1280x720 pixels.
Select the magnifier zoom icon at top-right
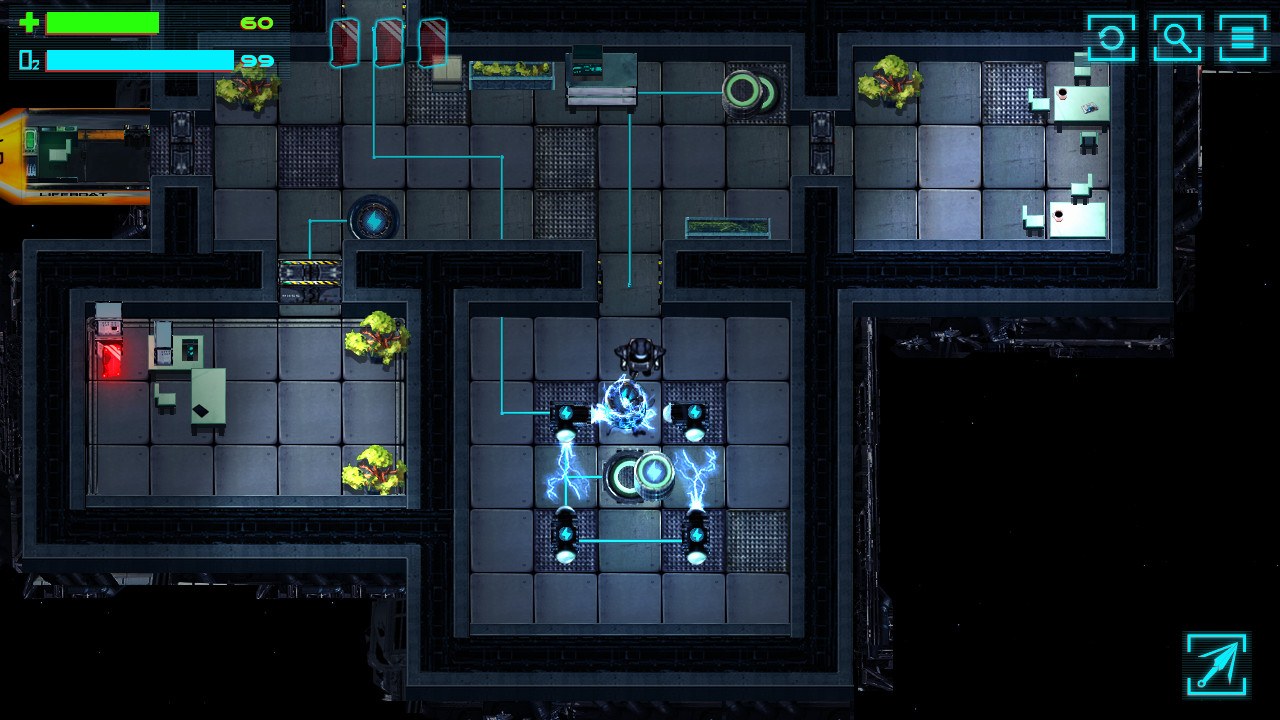tap(1177, 37)
